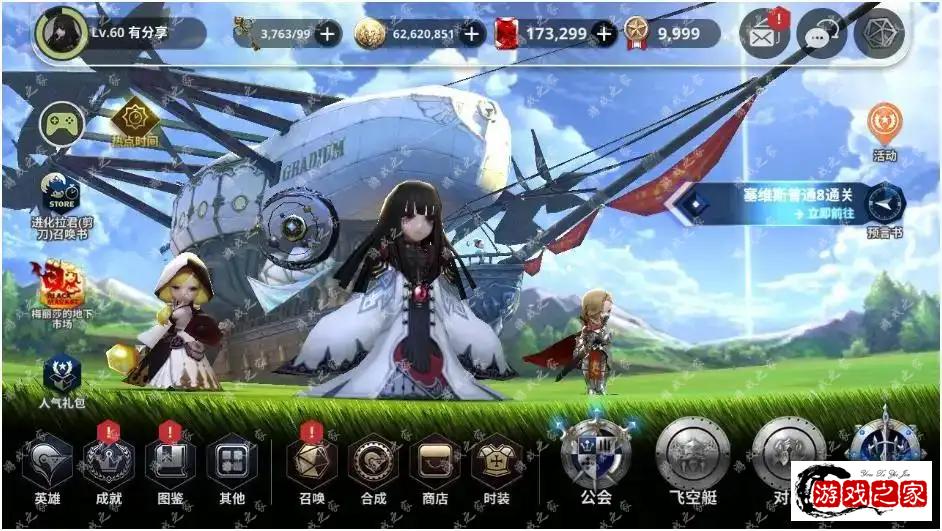Open the 时装 costume menu
This screenshot has width=942, height=531.
[496, 462]
